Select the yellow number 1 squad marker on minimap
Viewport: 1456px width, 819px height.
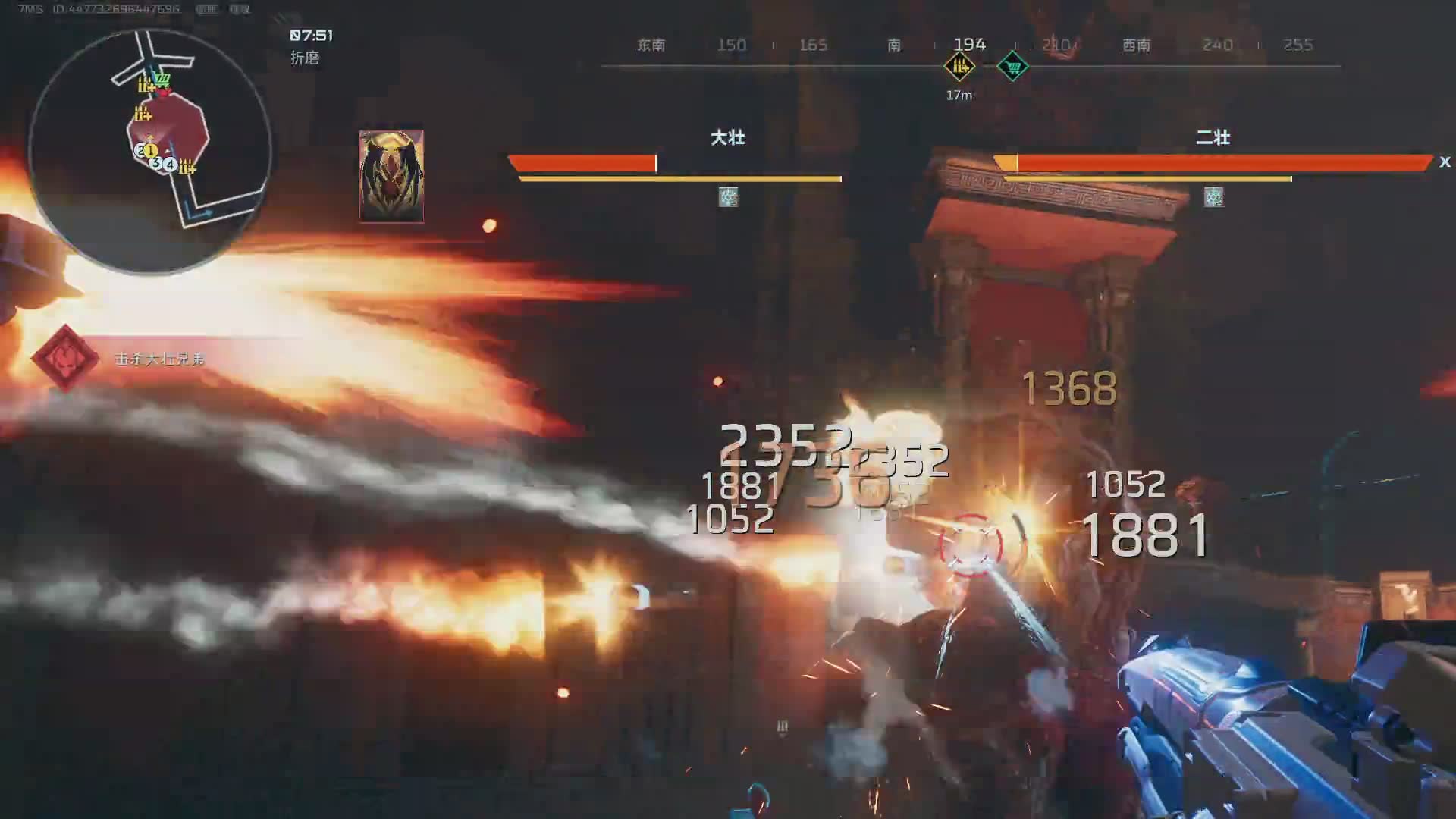150,151
